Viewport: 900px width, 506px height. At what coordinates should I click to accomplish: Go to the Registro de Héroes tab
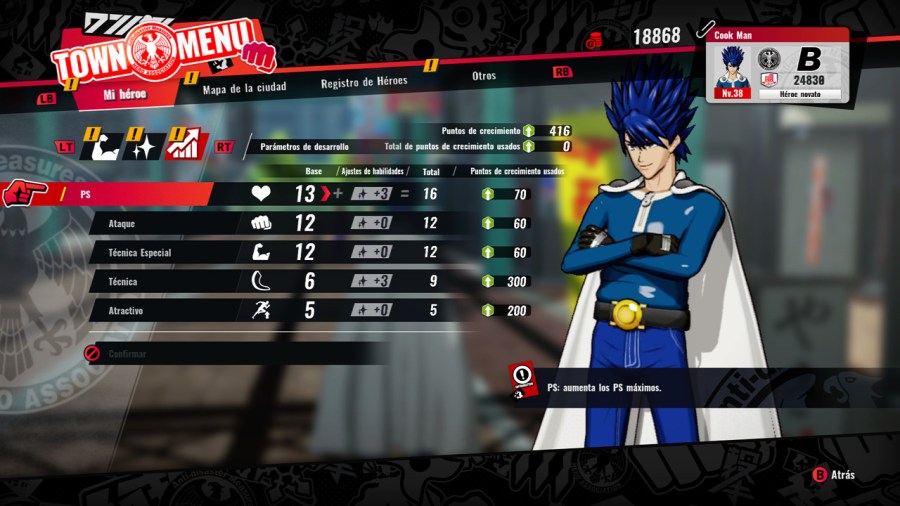(x=364, y=82)
